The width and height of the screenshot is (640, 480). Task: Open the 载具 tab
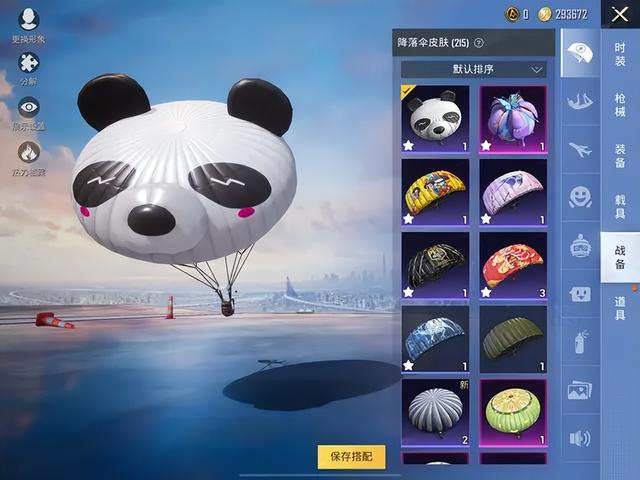pyautogui.click(x=620, y=207)
